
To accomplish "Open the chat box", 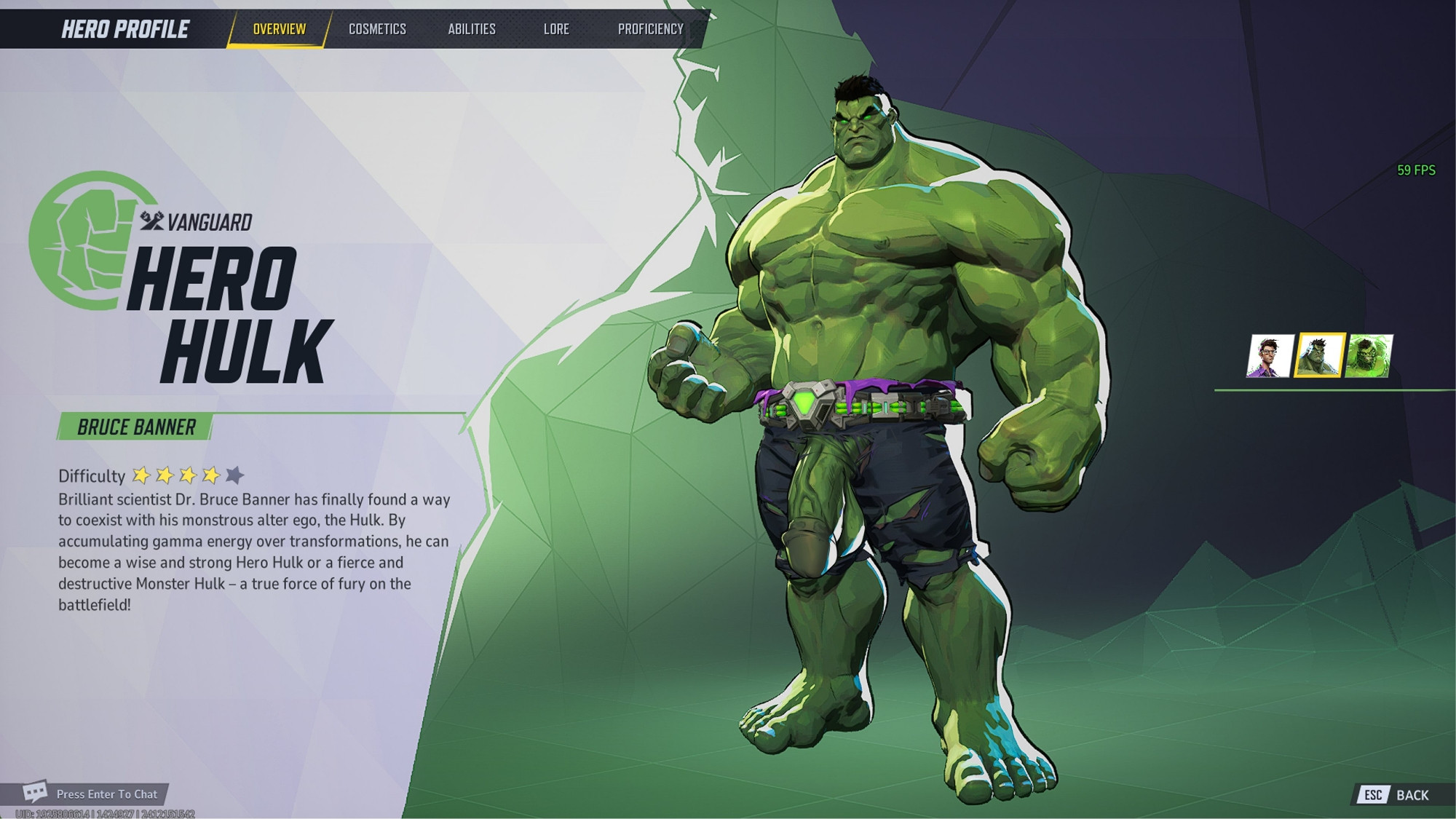I will (x=93, y=794).
